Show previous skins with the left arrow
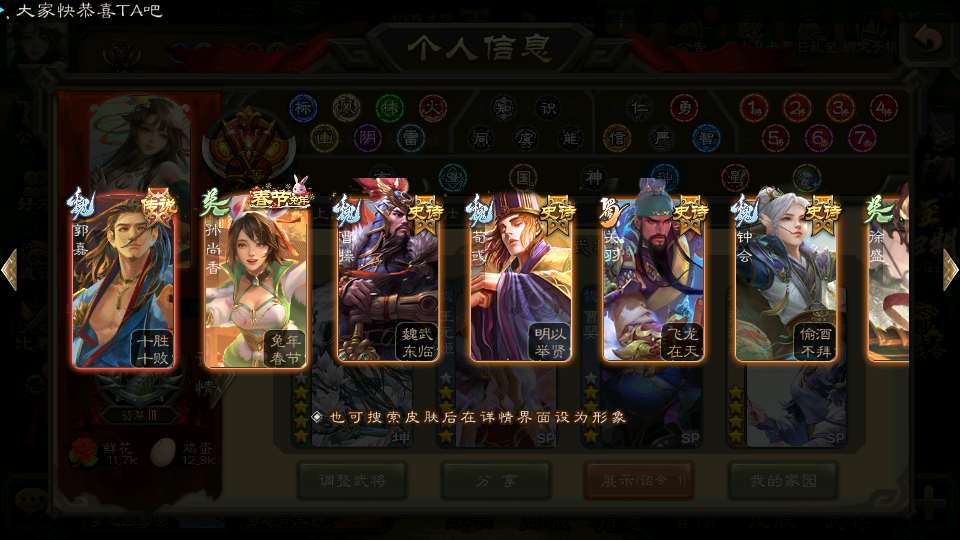Image resolution: width=960 pixels, height=540 pixels. (10, 270)
